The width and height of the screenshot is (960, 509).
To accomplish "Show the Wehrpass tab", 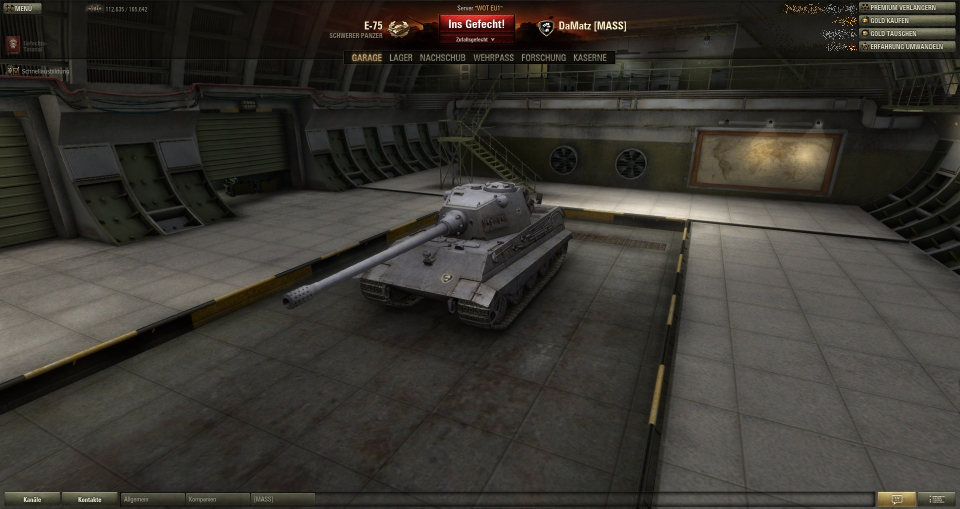I will tap(494, 58).
